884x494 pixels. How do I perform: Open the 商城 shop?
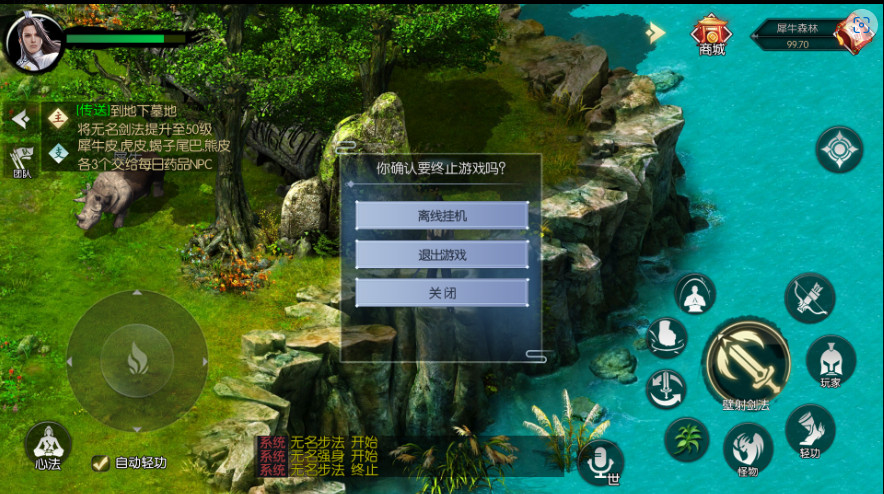[x=711, y=34]
